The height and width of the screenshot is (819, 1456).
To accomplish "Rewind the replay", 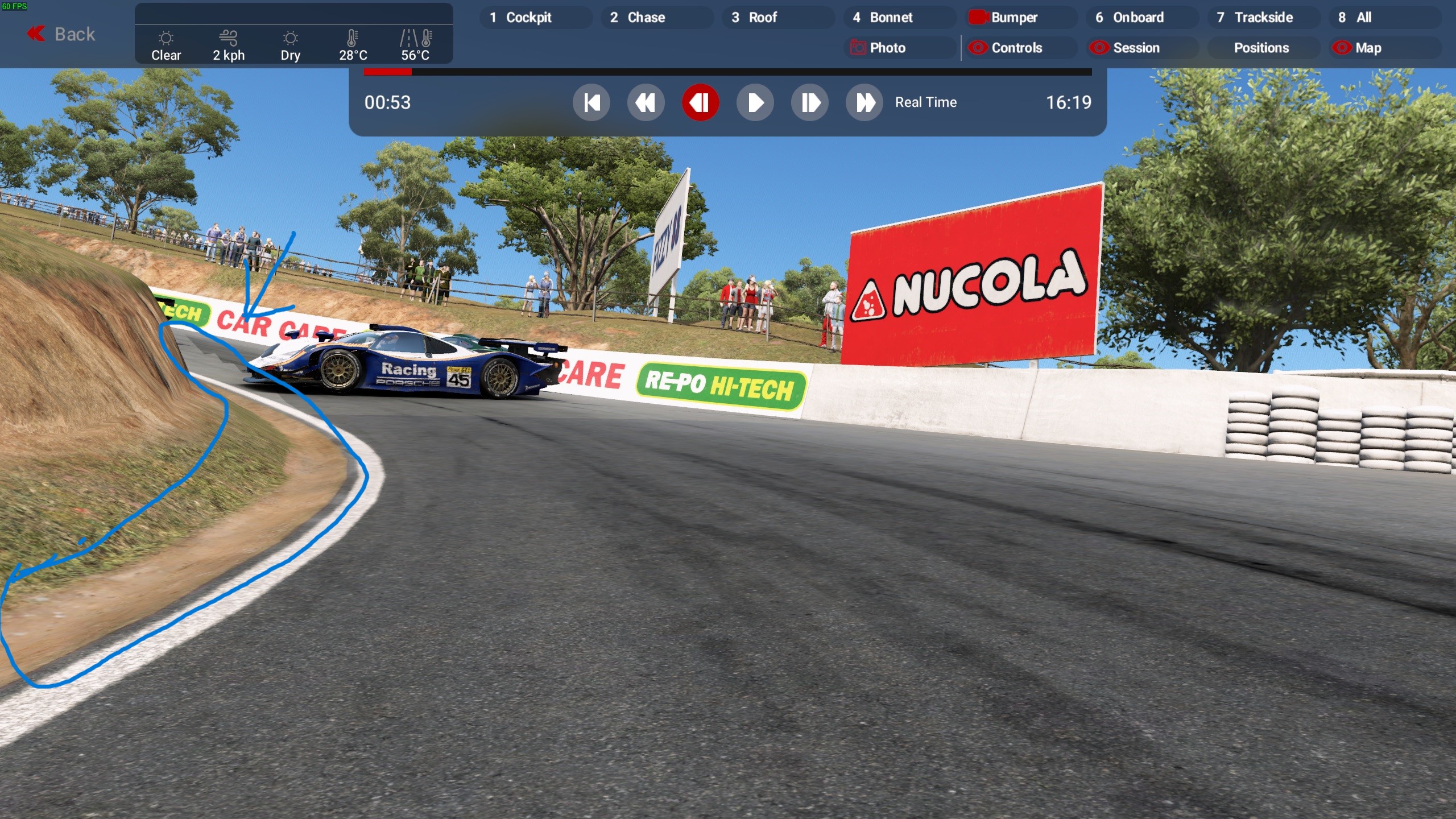I will tap(646, 103).
